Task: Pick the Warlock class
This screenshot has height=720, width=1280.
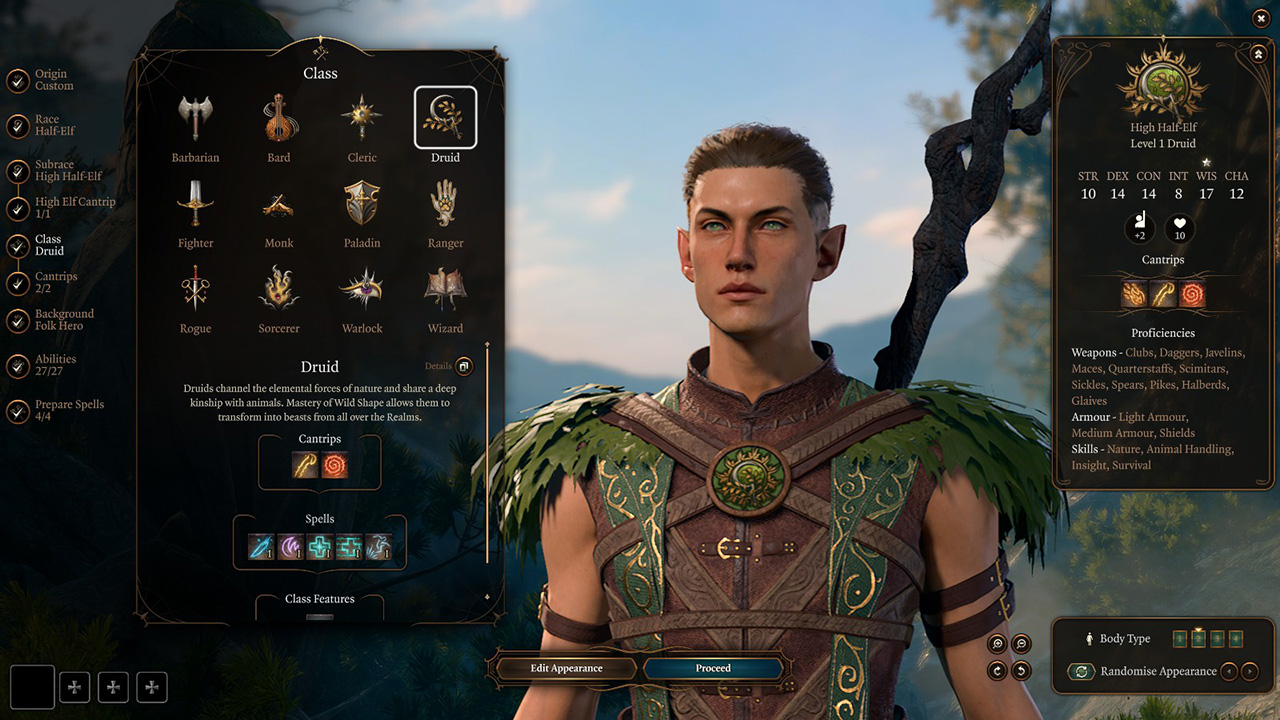Action: coord(362,289)
